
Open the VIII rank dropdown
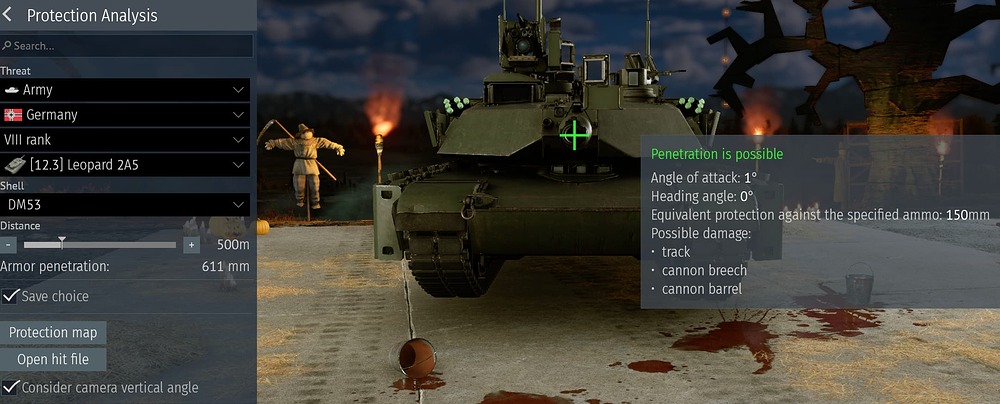pos(125,140)
